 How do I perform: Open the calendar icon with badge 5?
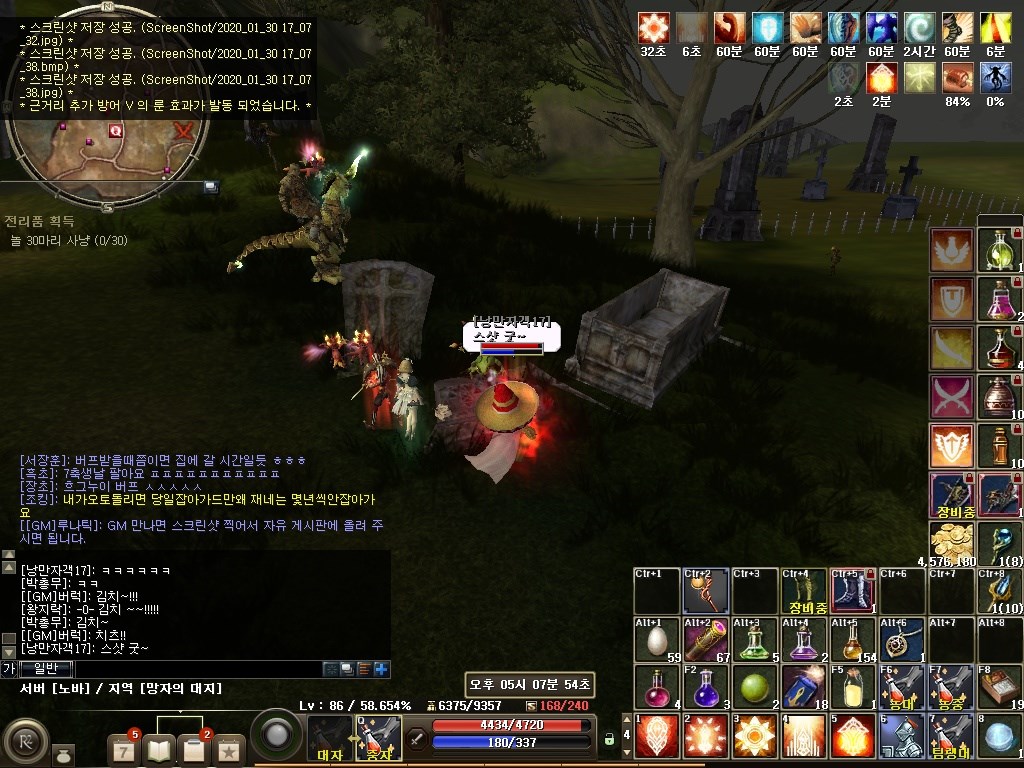(x=125, y=748)
